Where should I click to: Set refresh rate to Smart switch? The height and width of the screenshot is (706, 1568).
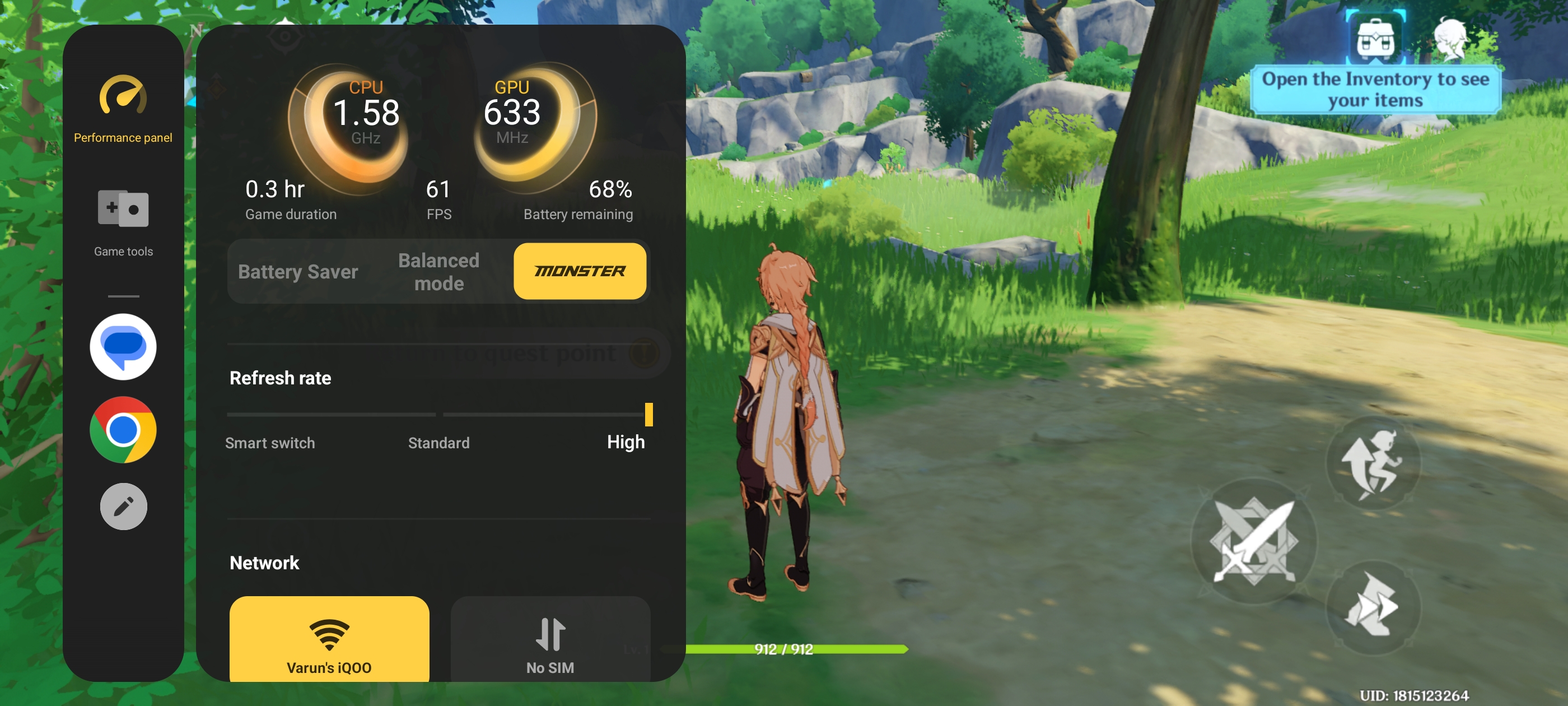coord(270,442)
